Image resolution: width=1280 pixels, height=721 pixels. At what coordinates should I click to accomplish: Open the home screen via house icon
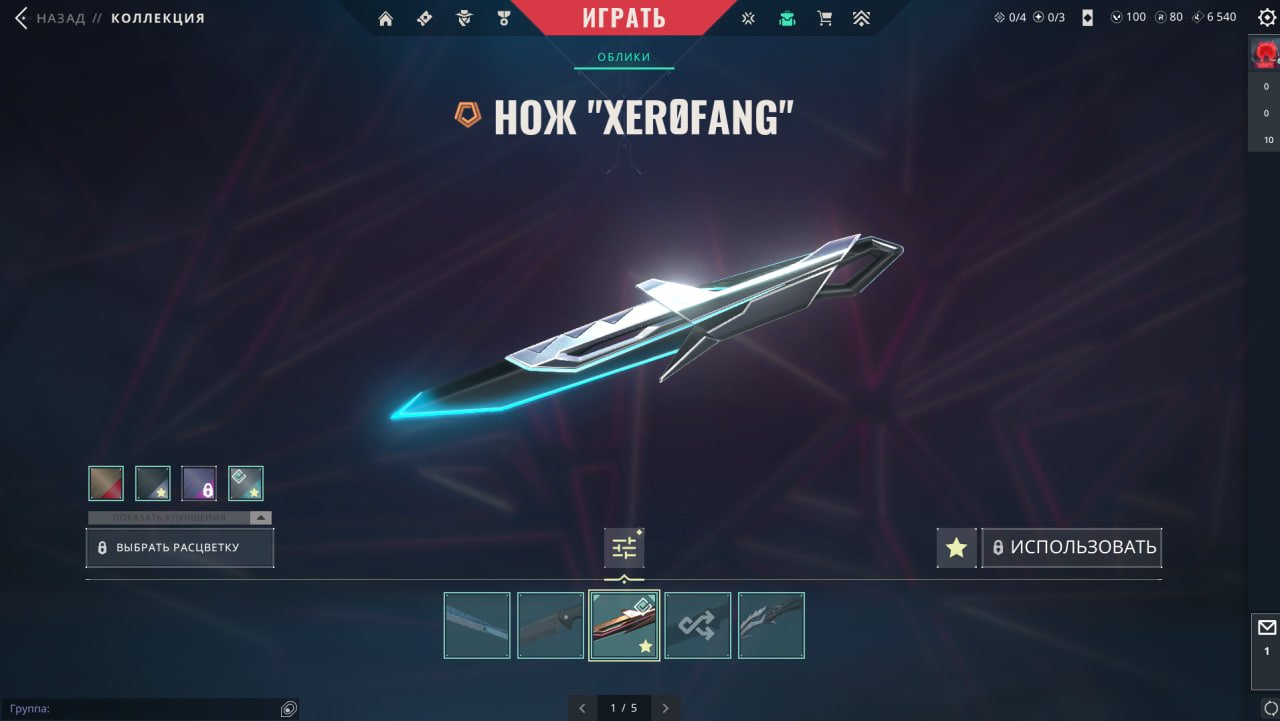(x=386, y=19)
